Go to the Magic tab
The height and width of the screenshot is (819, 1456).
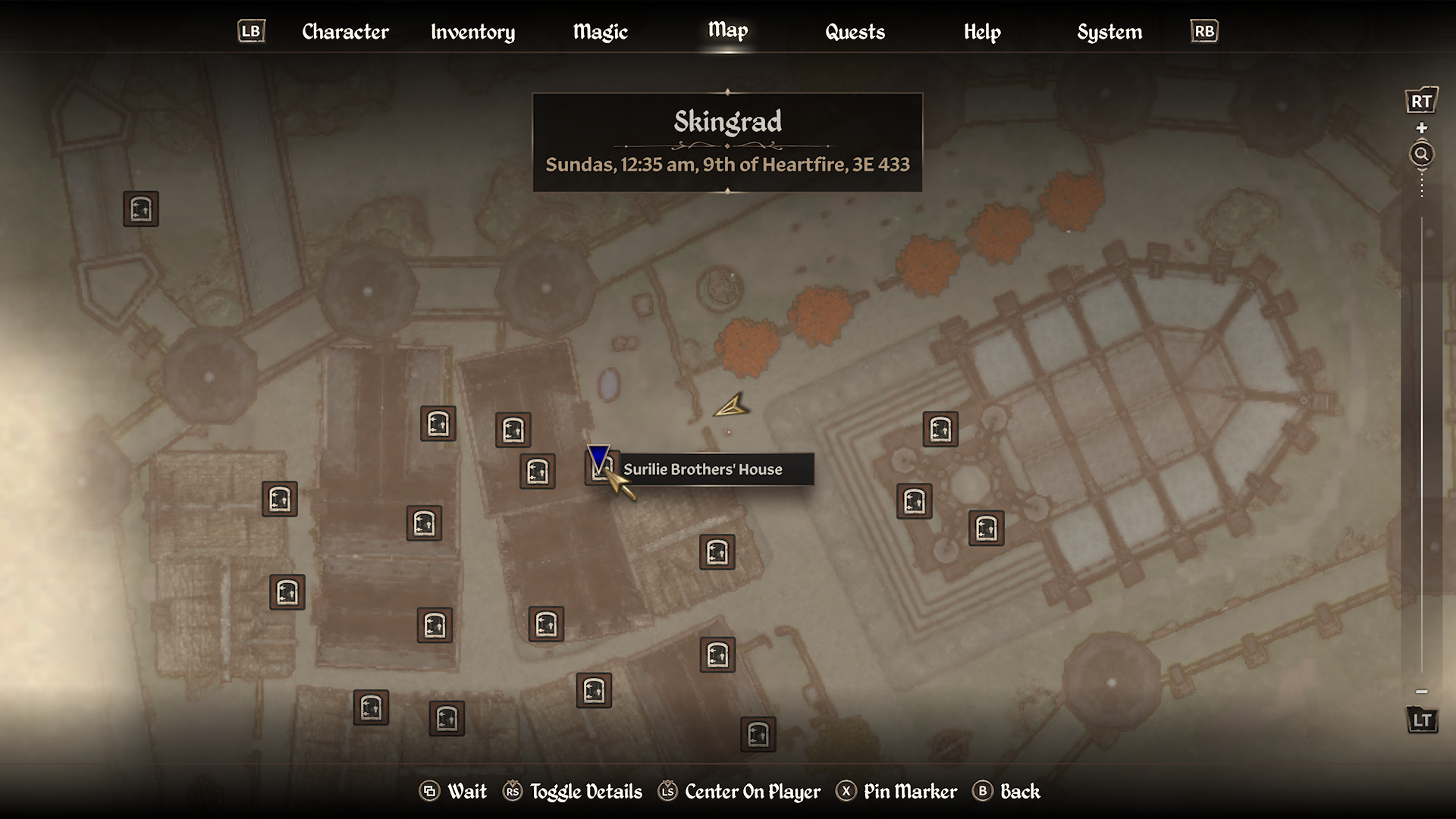coord(600,32)
